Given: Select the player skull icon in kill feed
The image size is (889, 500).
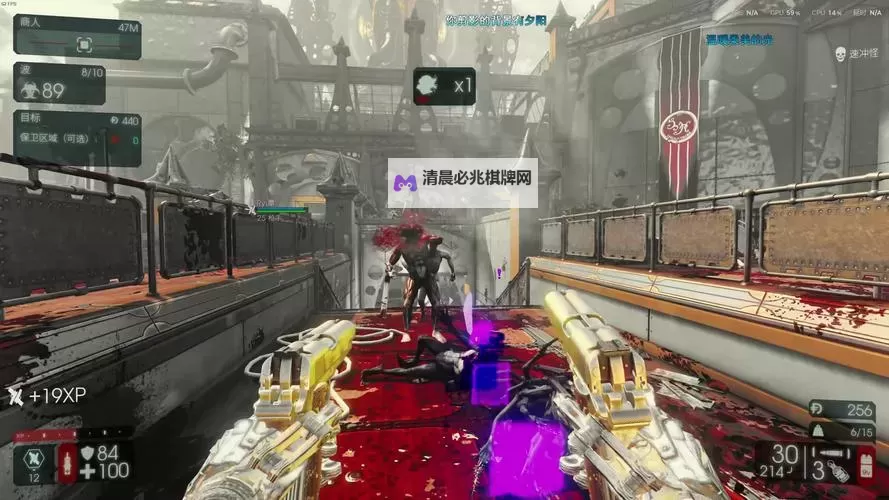Looking at the screenshot, I should (x=839, y=54).
